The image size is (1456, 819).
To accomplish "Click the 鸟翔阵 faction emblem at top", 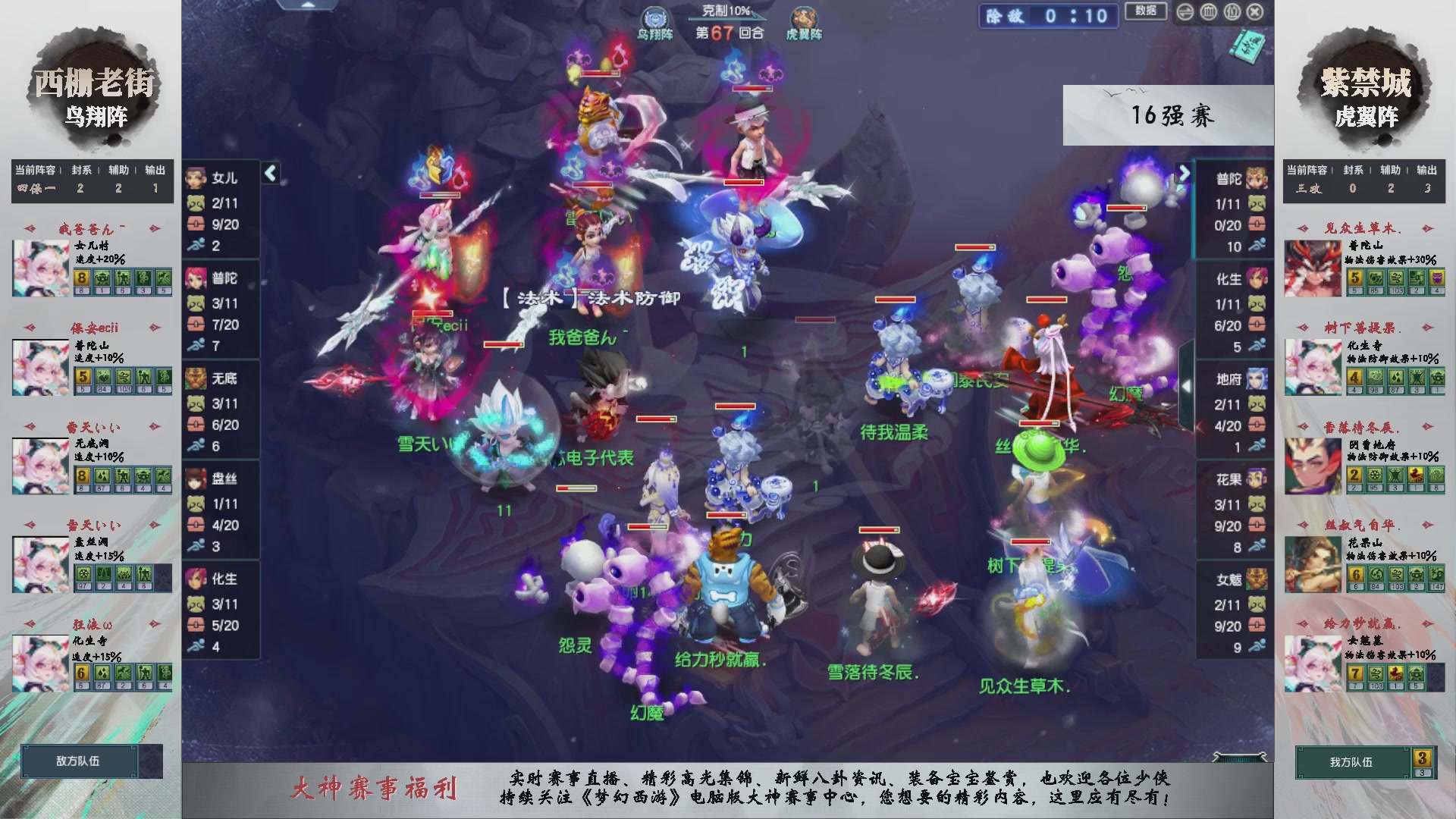I will [x=657, y=18].
